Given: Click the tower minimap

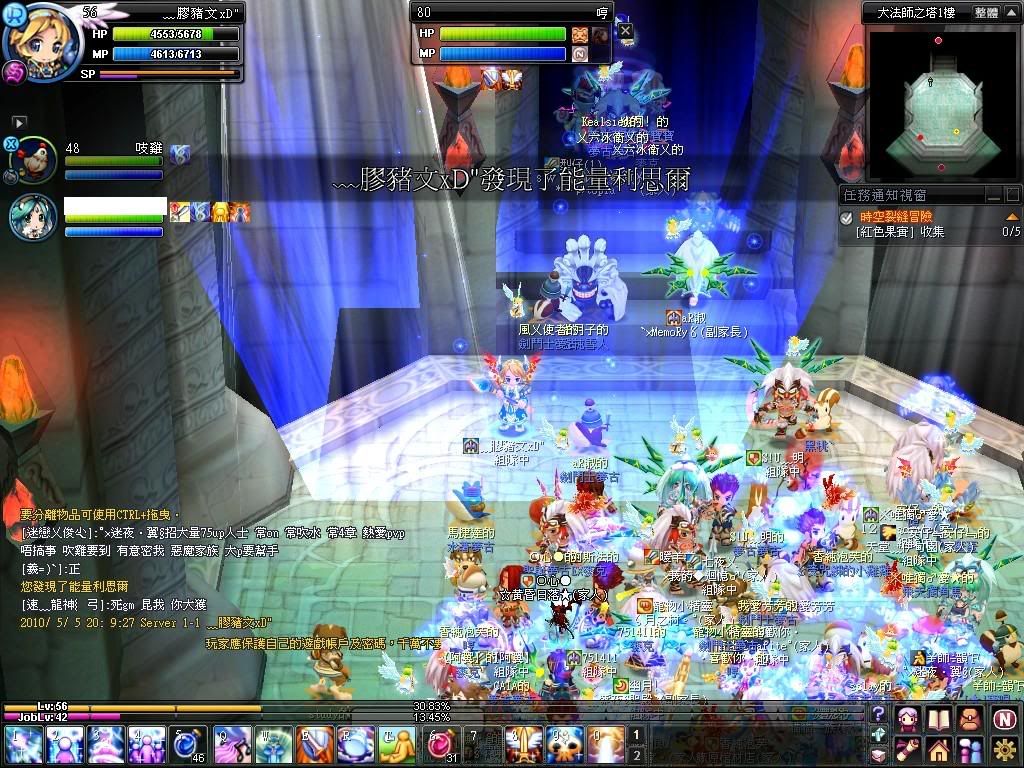Looking at the screenshot, I should (939, 103).
